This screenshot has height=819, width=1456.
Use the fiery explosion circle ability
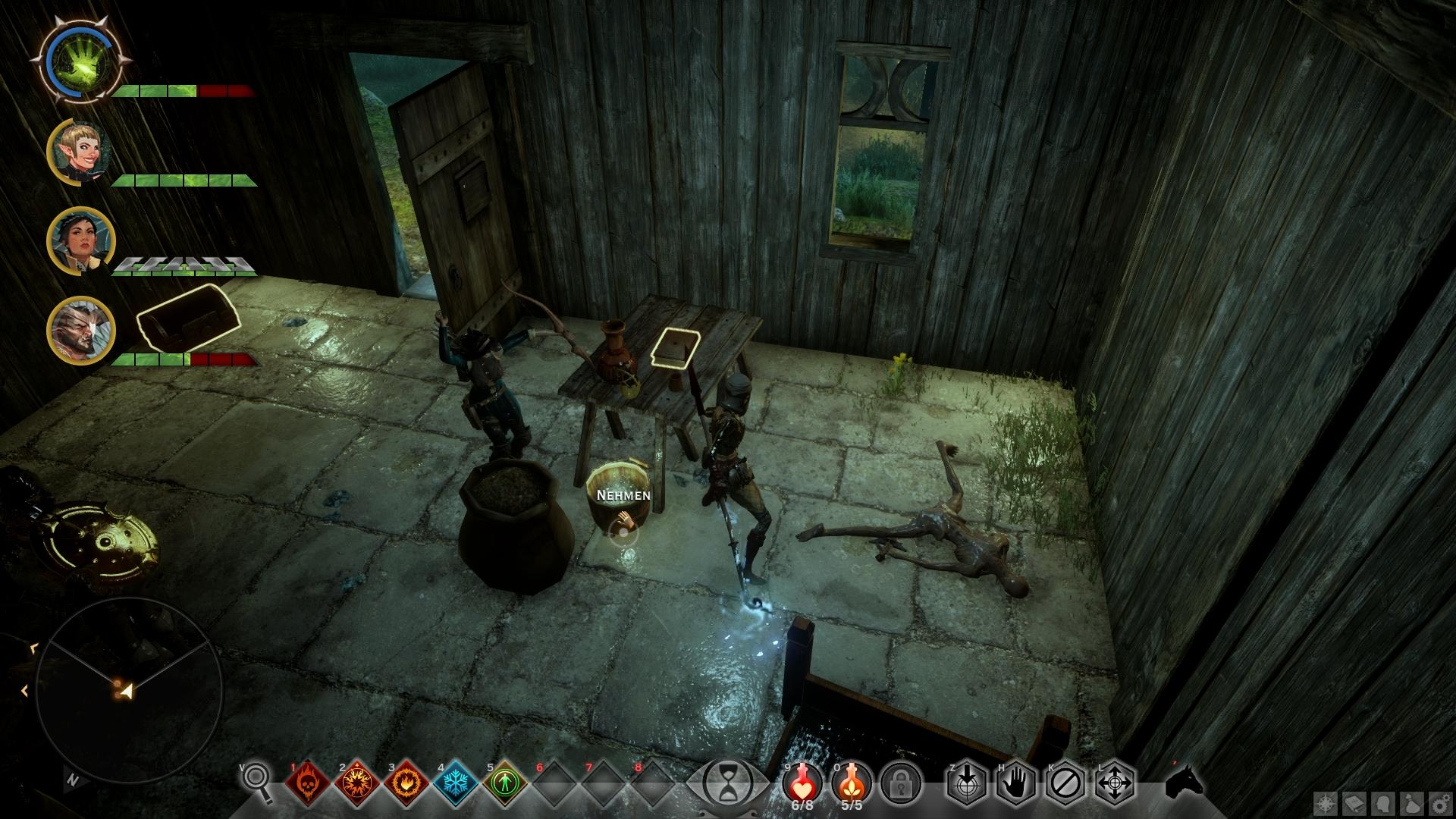tap(356, 783)
